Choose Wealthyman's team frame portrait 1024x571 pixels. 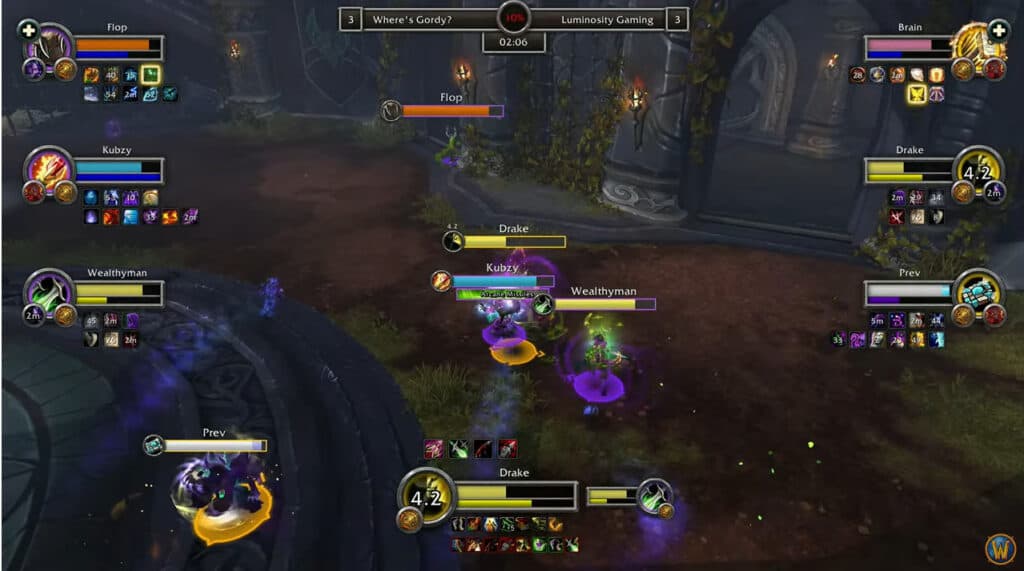pyautogui.click(x=47, y=291)
